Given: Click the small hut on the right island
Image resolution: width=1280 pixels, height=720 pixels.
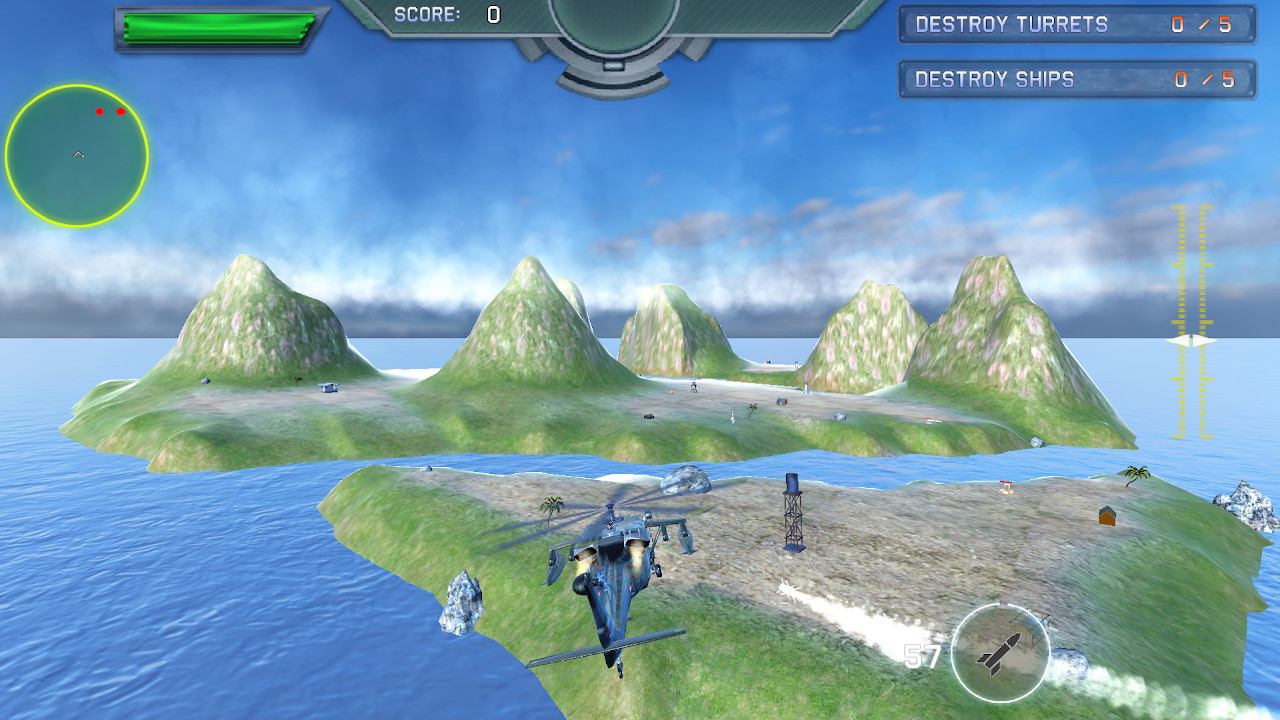Looking at the screenshot, I should pos(1105,517).
